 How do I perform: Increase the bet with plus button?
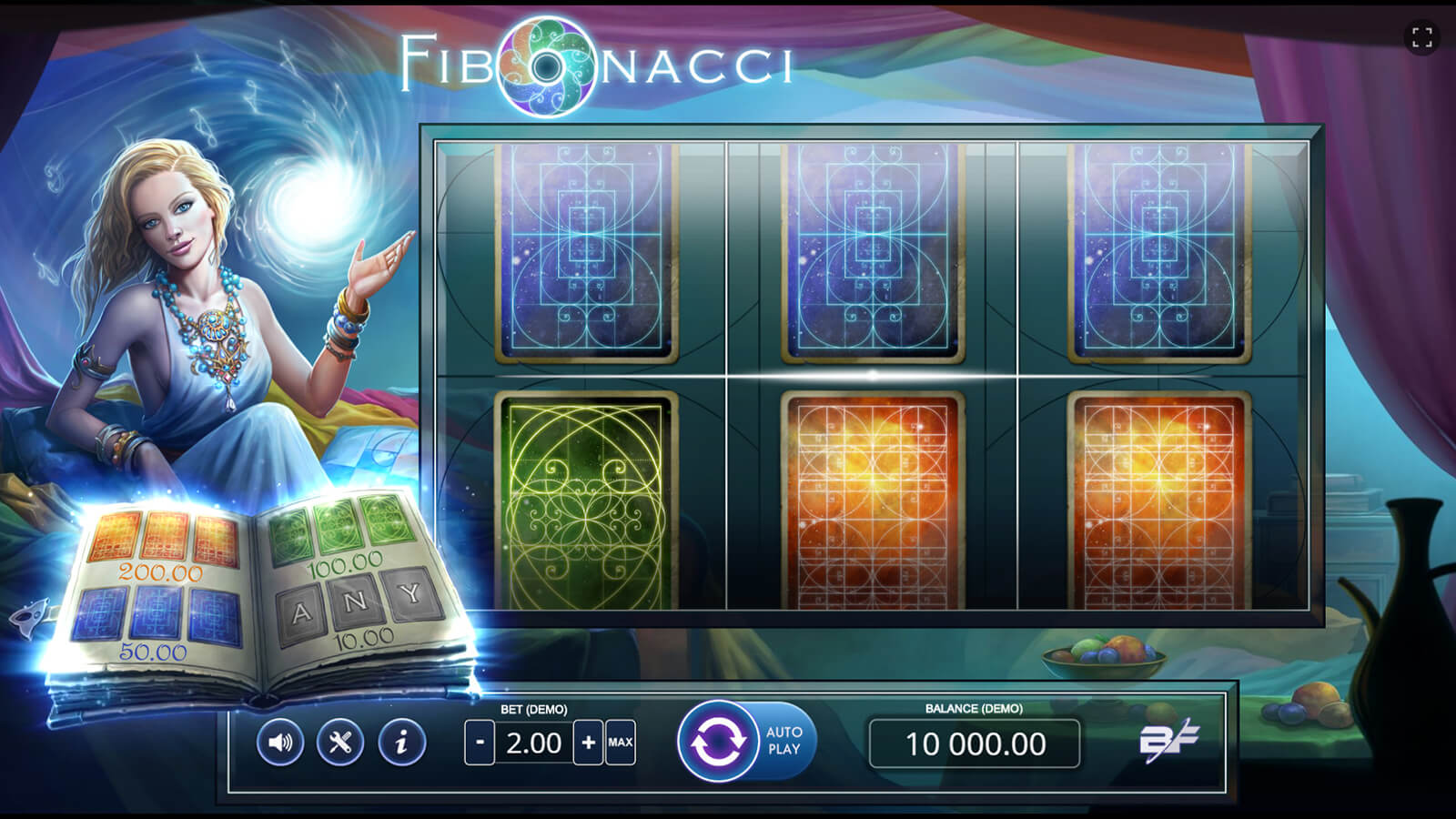(588, 743)
